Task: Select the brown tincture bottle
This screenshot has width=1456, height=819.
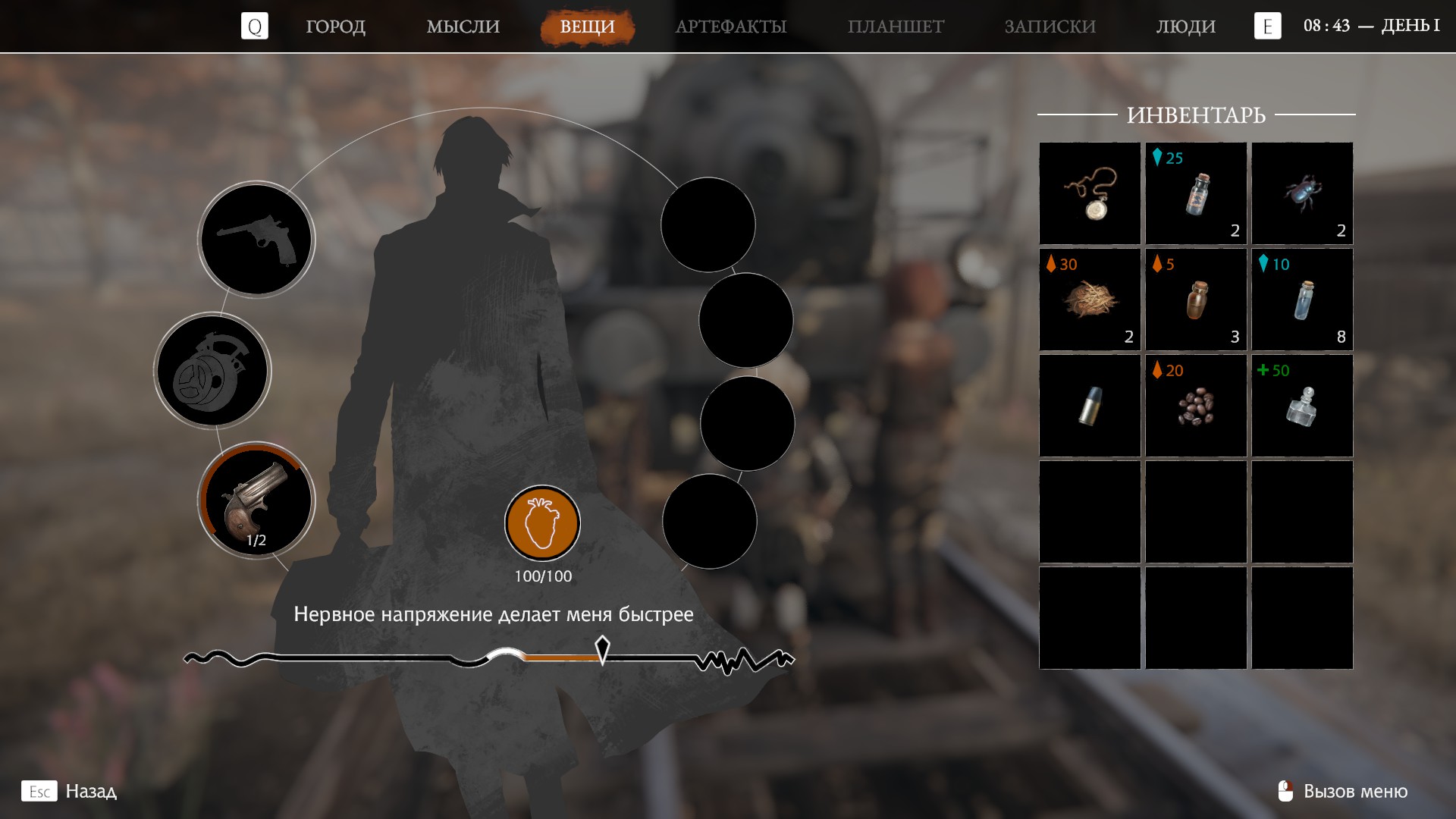Action: tap(1196, 300)
